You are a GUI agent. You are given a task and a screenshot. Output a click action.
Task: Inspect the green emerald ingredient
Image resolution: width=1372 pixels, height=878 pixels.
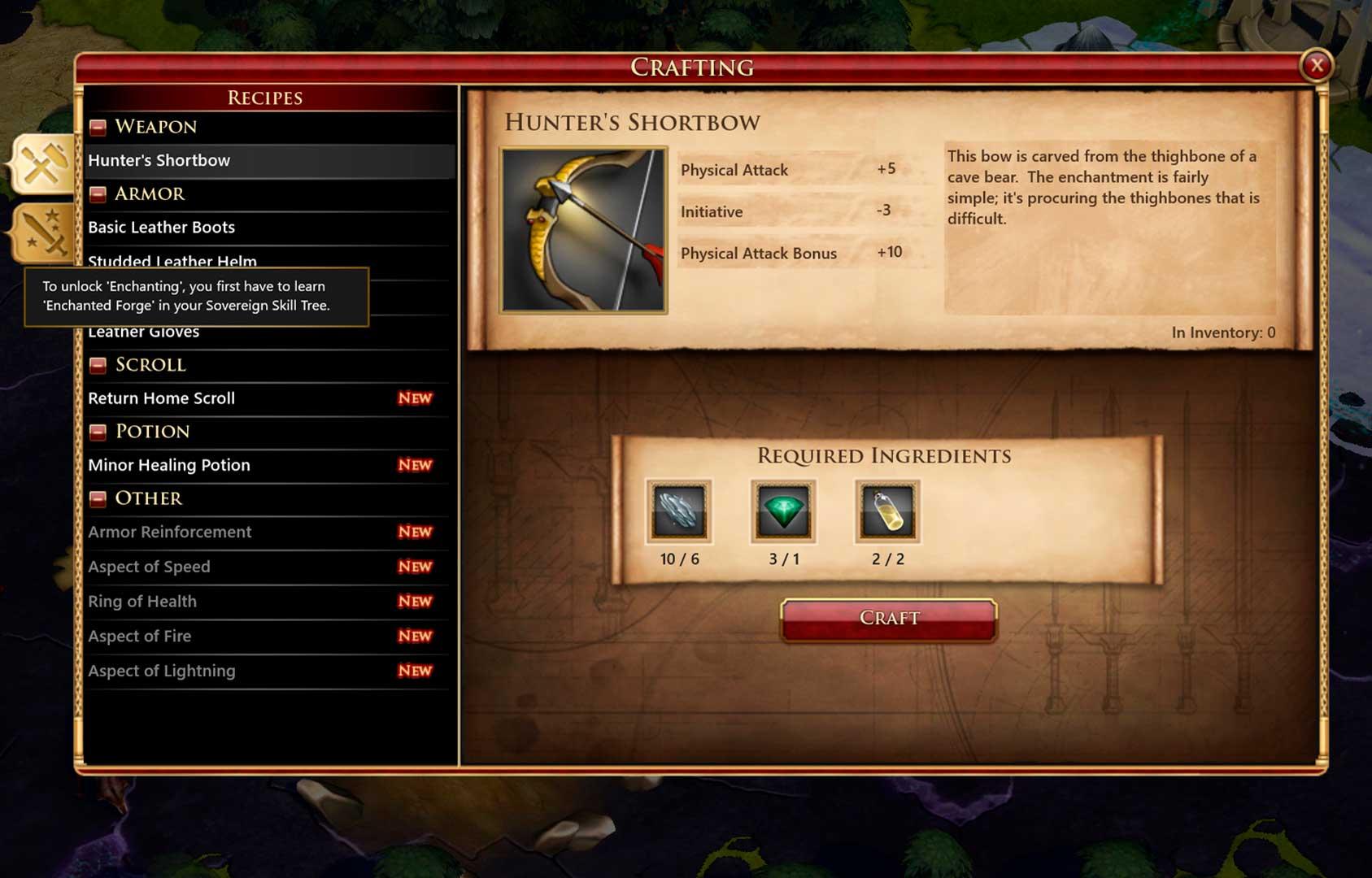(x=783, y=511)
